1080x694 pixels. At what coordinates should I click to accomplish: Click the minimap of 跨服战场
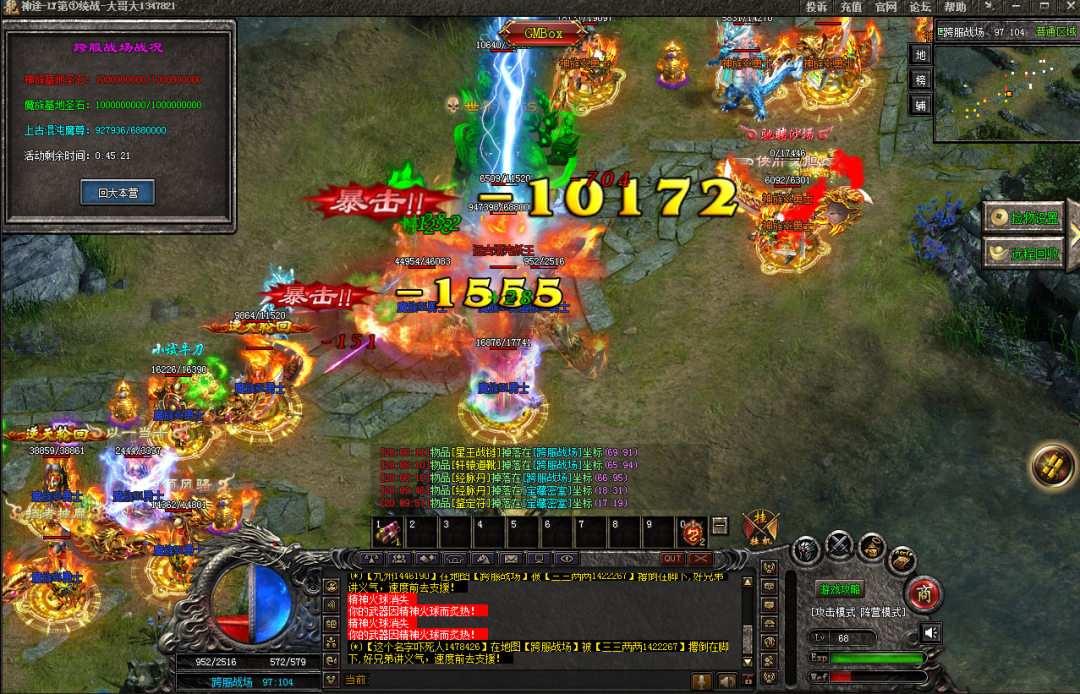point(1006,90)
